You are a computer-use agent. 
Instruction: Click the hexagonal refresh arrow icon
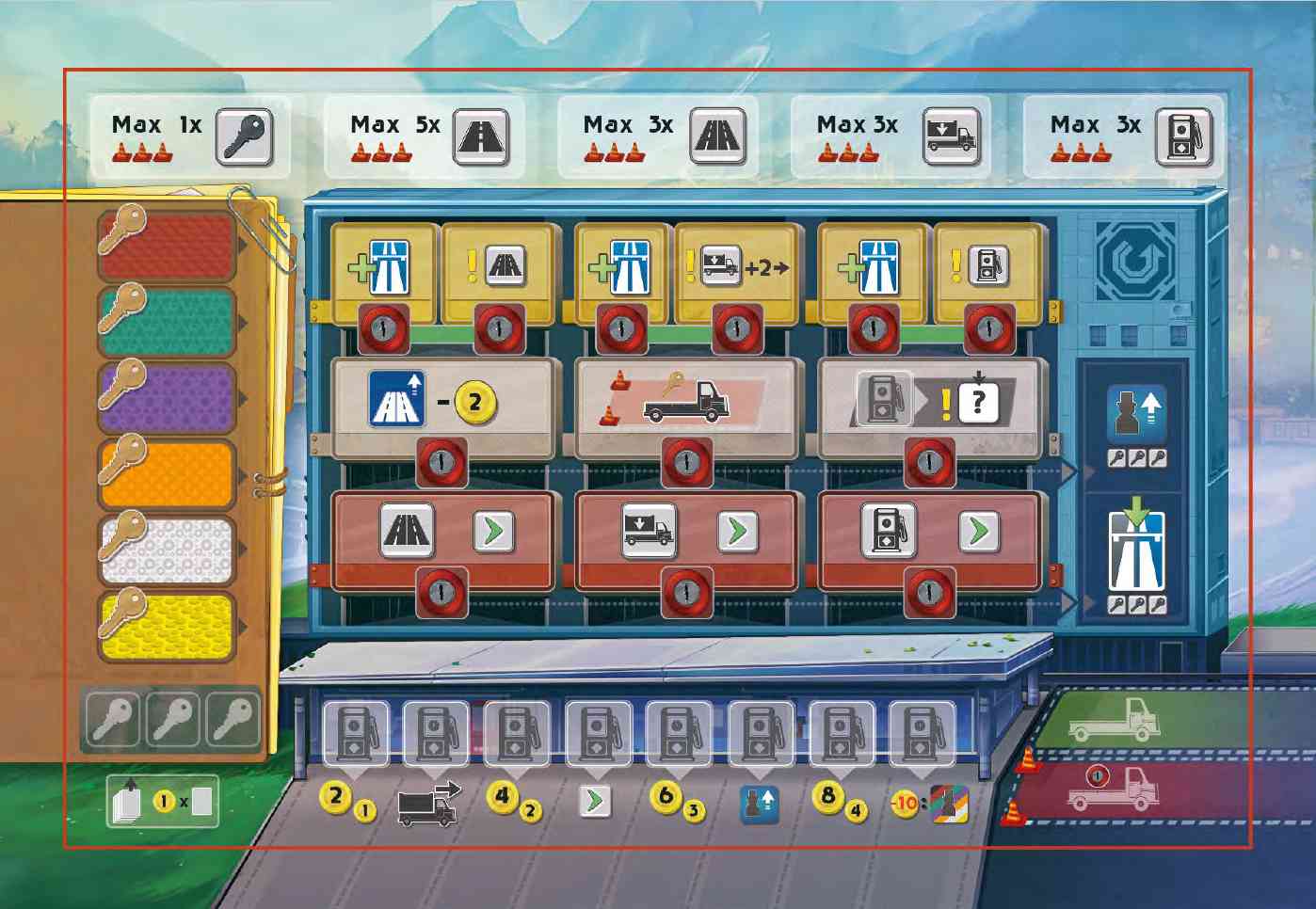click(x=1135, y=261)
